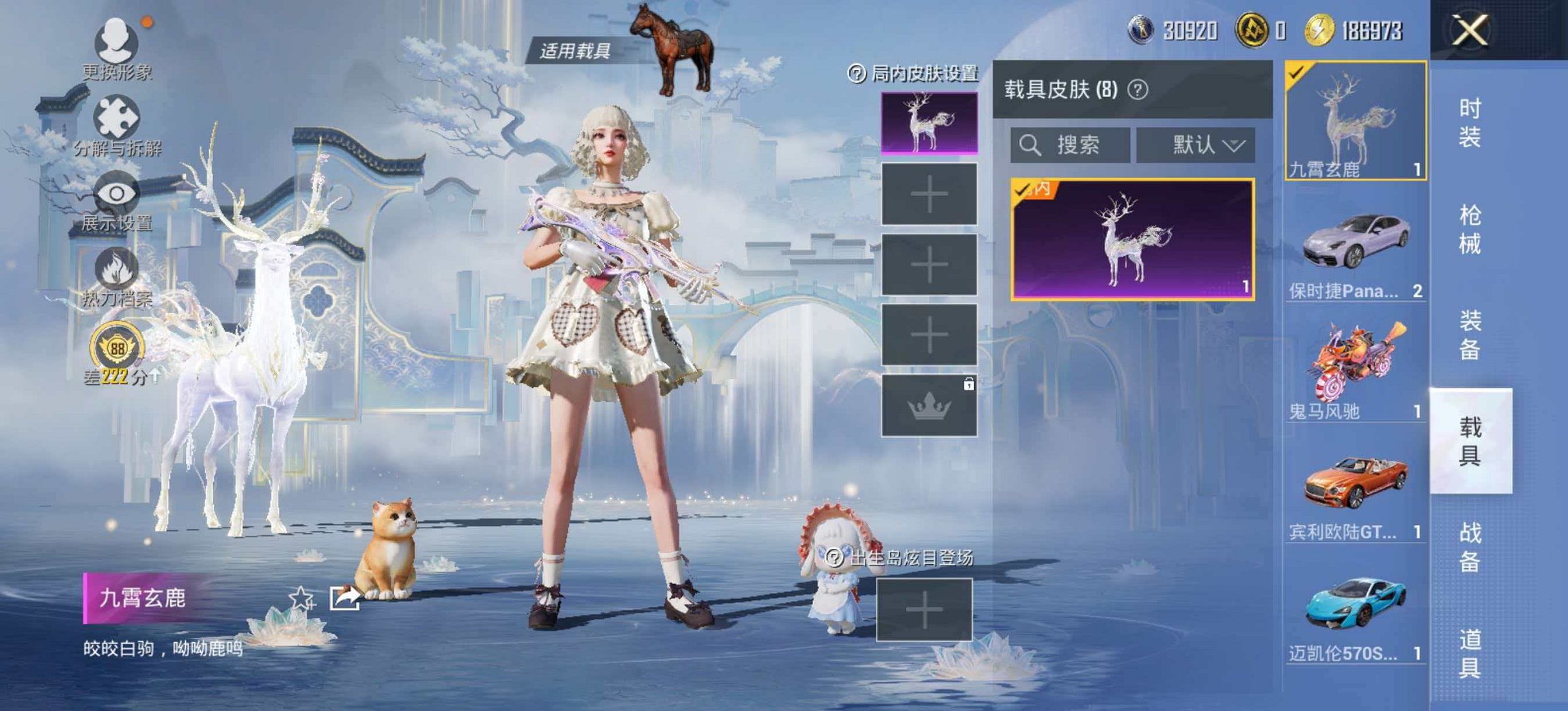This screenshot has height=711, width=1568.
Task: Select the 分解与拆解 dismantle icon
Action: point(116,116)
